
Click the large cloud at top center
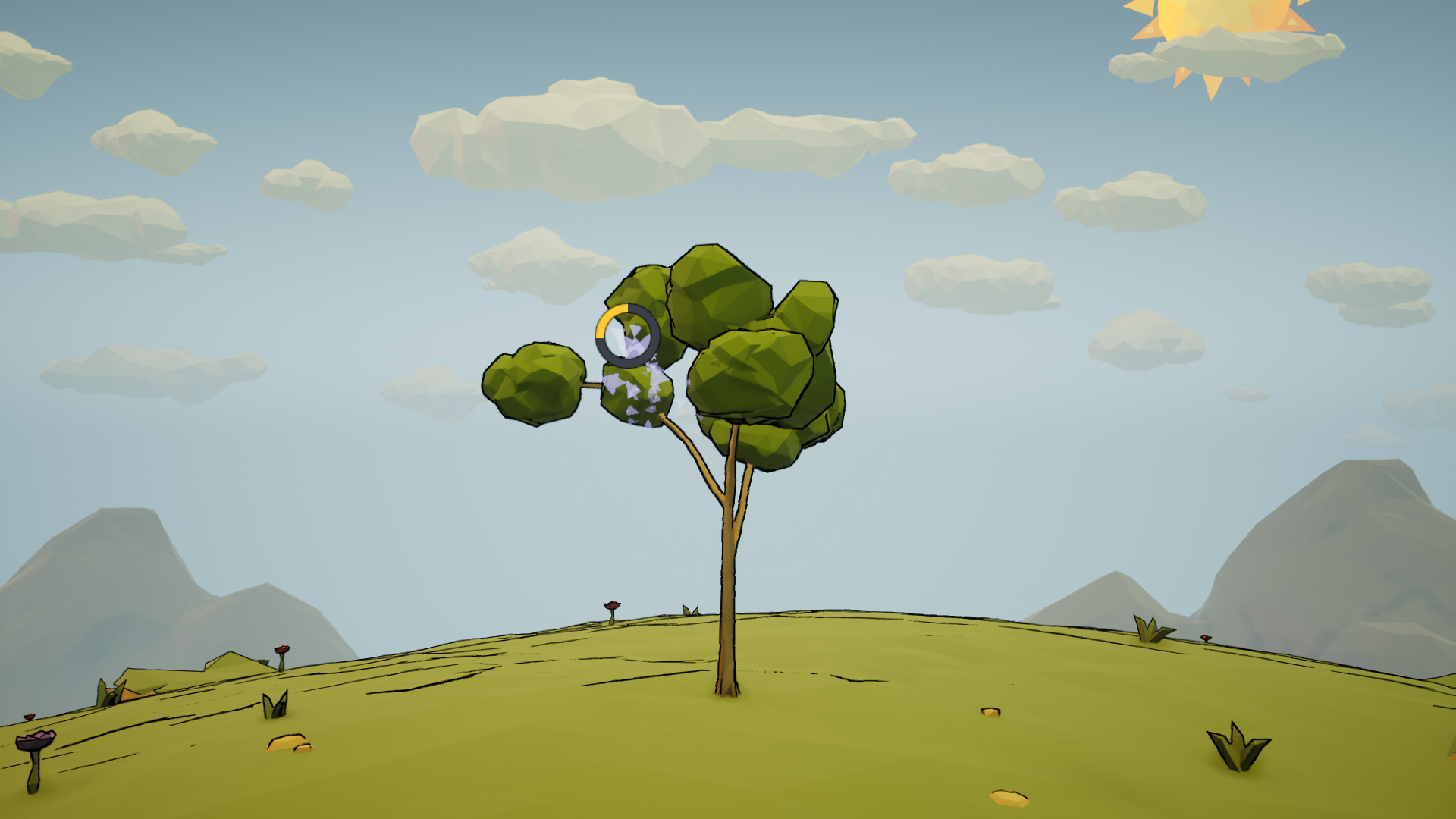coord(599,136)
